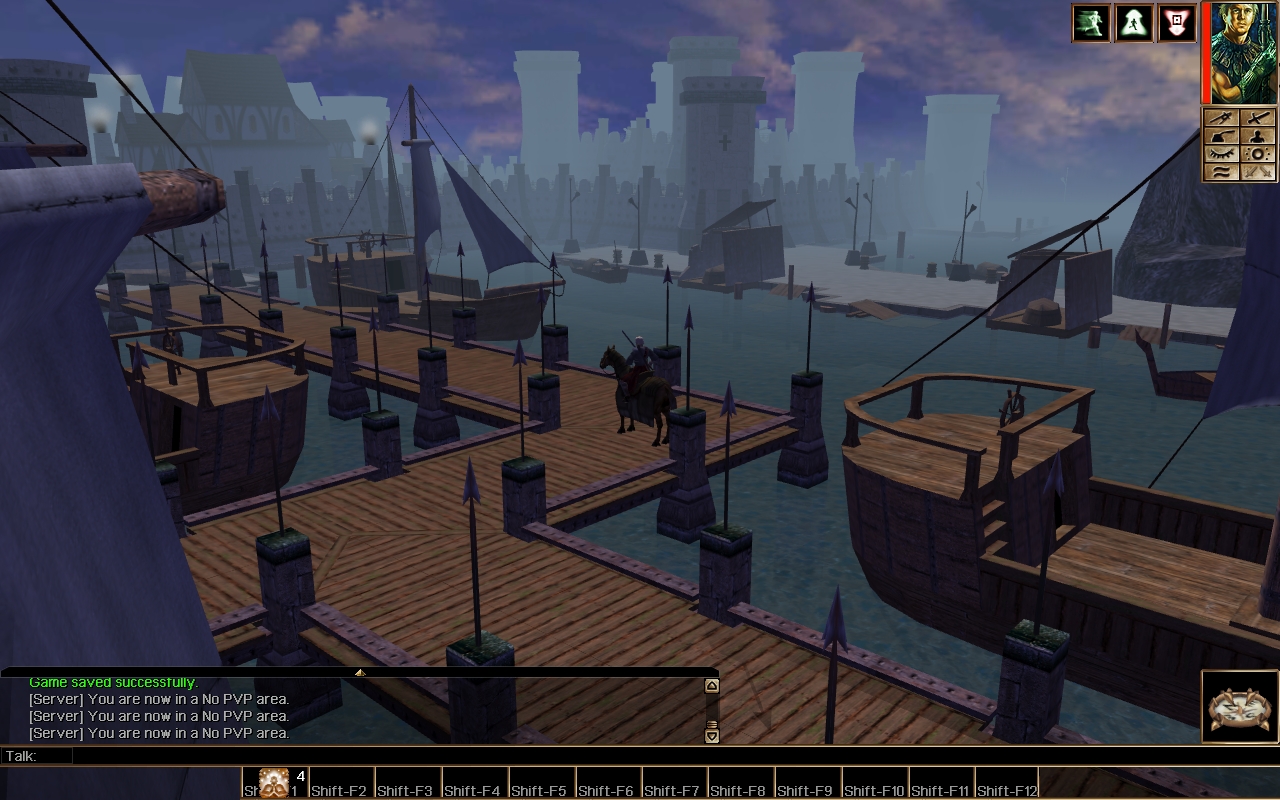Open the sun ring icon in menu grid

point(1257,154)
